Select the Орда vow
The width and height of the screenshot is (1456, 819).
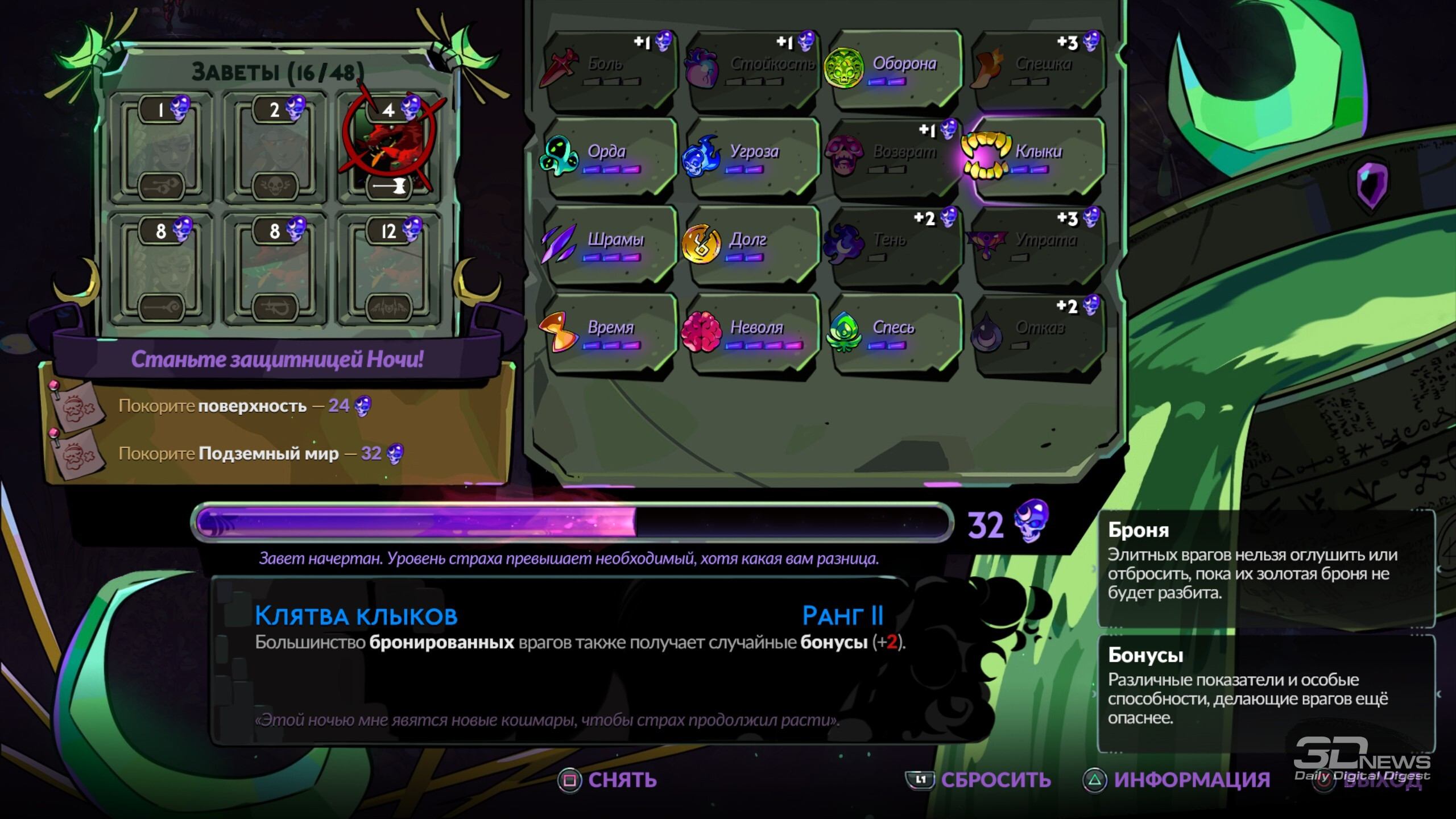tap(609, 158)
